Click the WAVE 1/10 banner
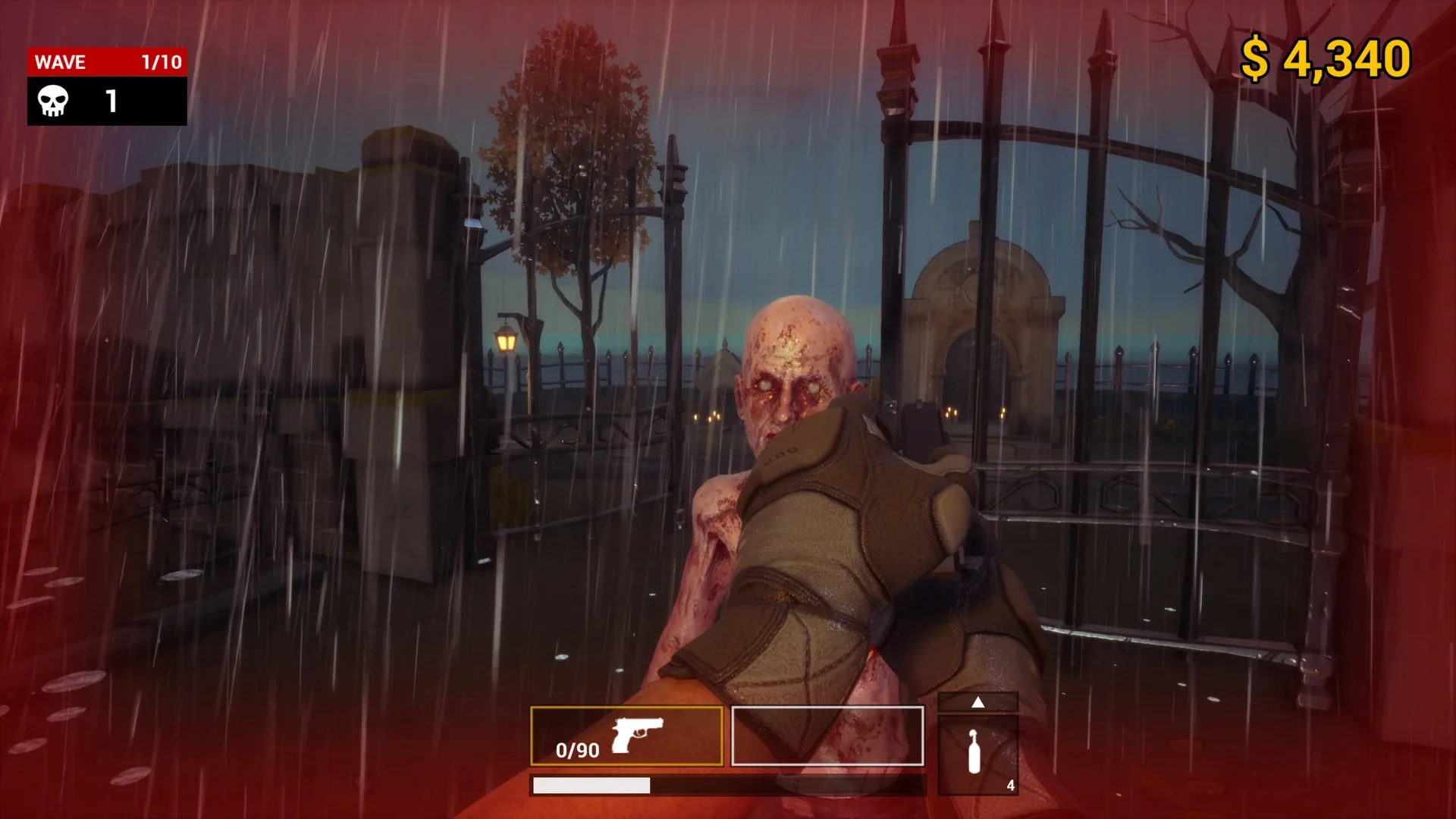Screen dimensions: 1456x819 coord(106,62)
